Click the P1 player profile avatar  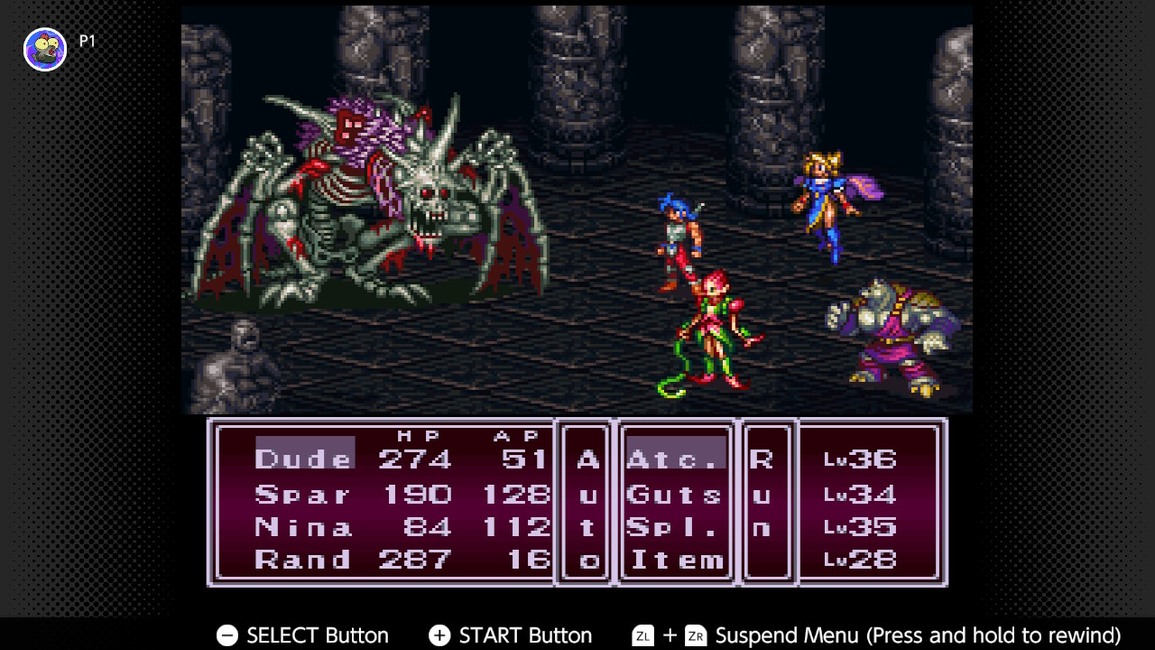click(45, 49)
